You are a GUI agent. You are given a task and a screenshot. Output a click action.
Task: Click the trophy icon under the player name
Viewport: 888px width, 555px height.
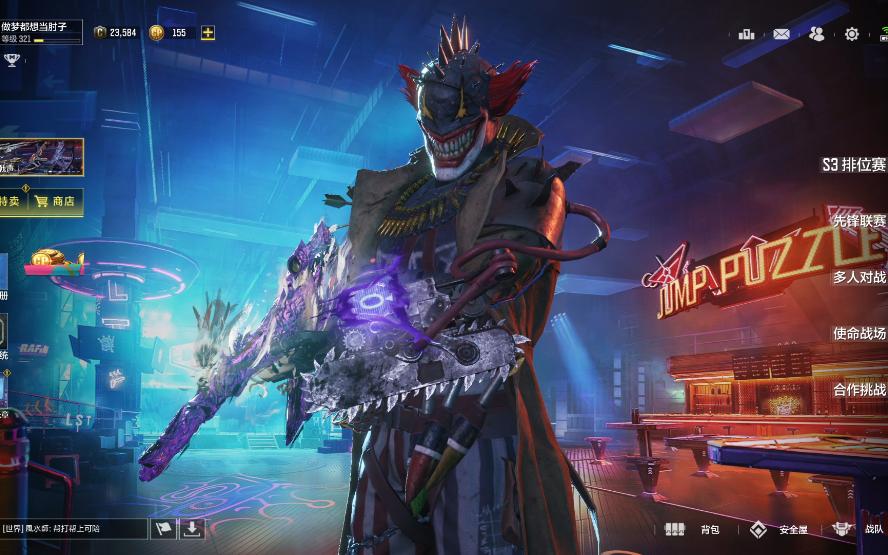pos(12,60)
